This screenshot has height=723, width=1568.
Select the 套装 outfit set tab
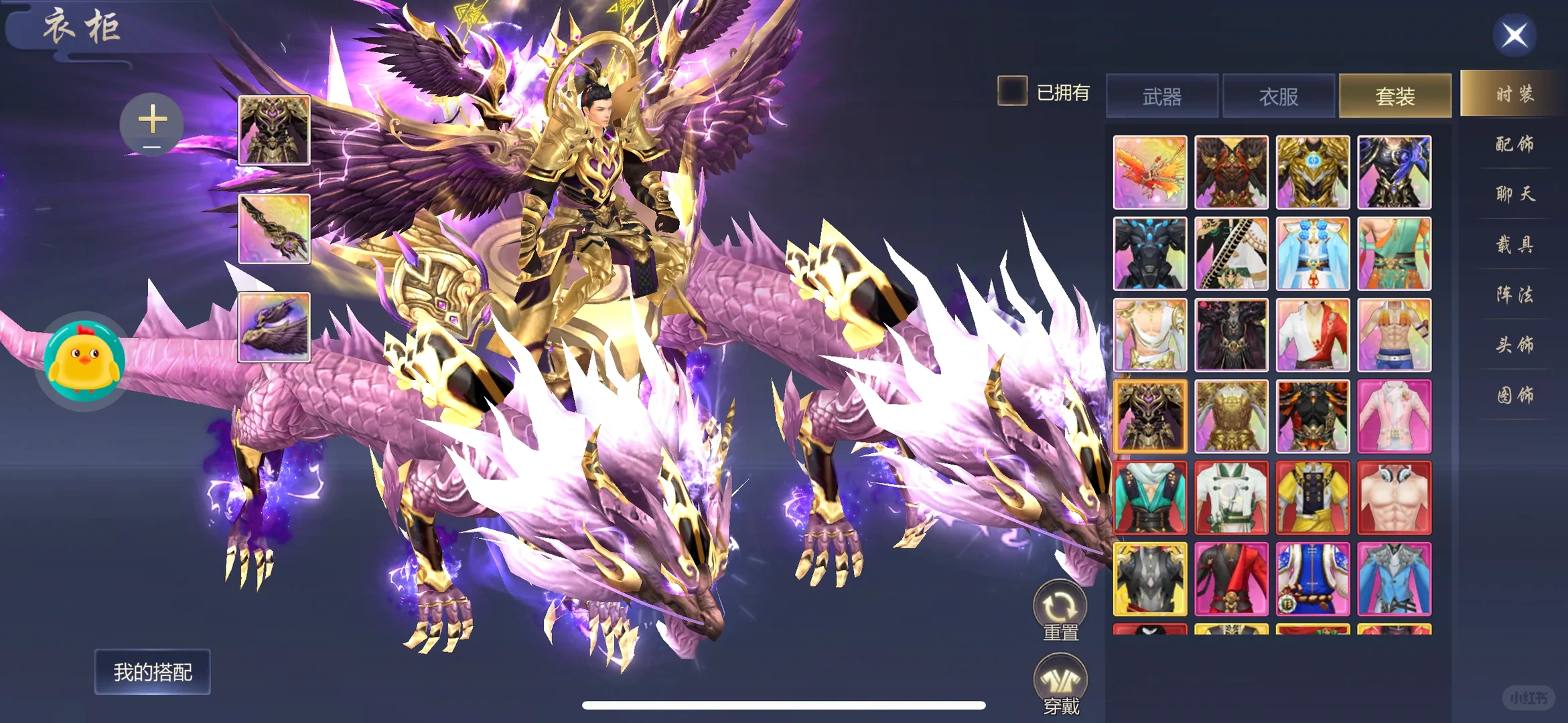click(1395, 96)
